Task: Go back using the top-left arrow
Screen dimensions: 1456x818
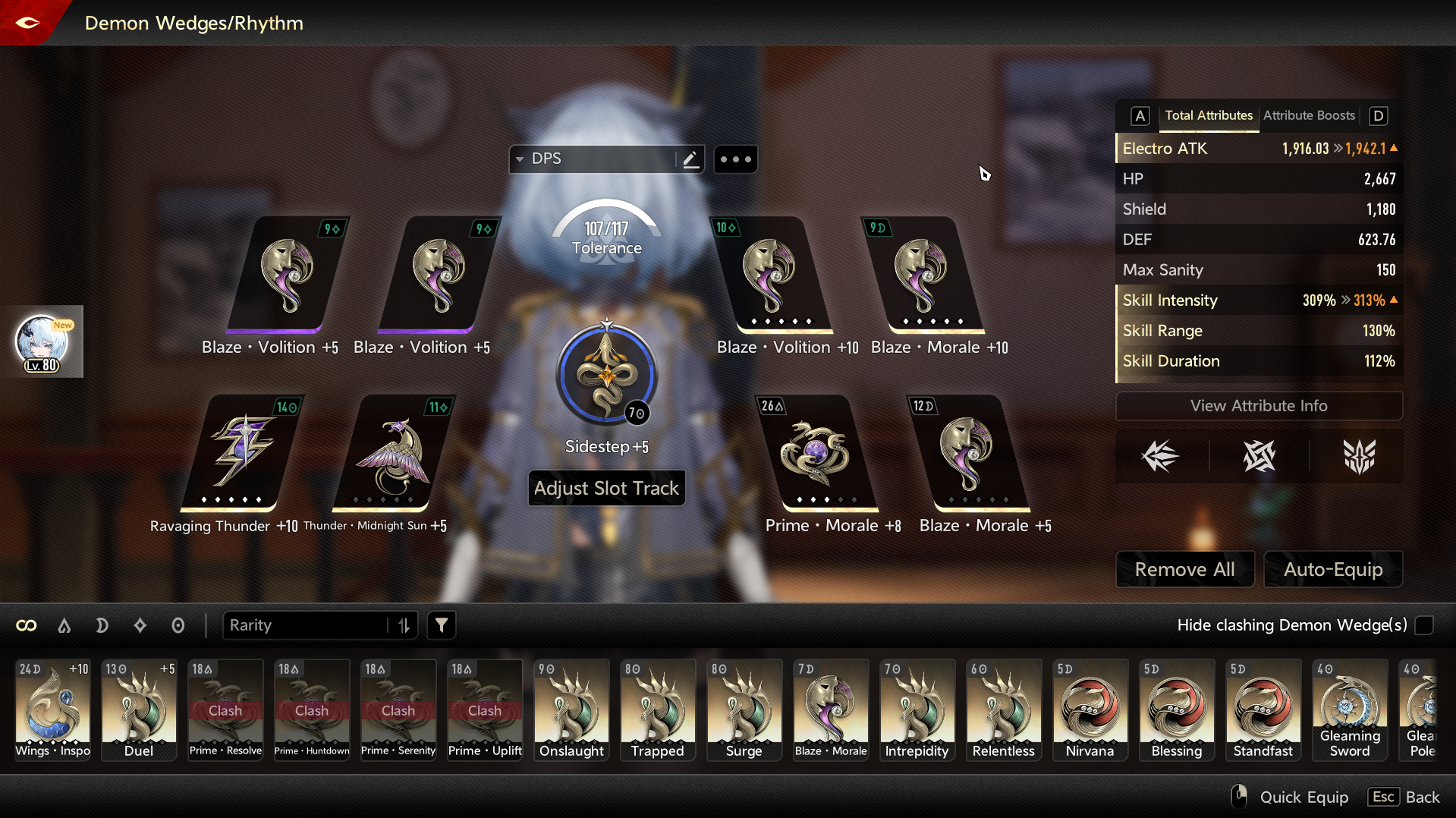Action: [27, 23]
